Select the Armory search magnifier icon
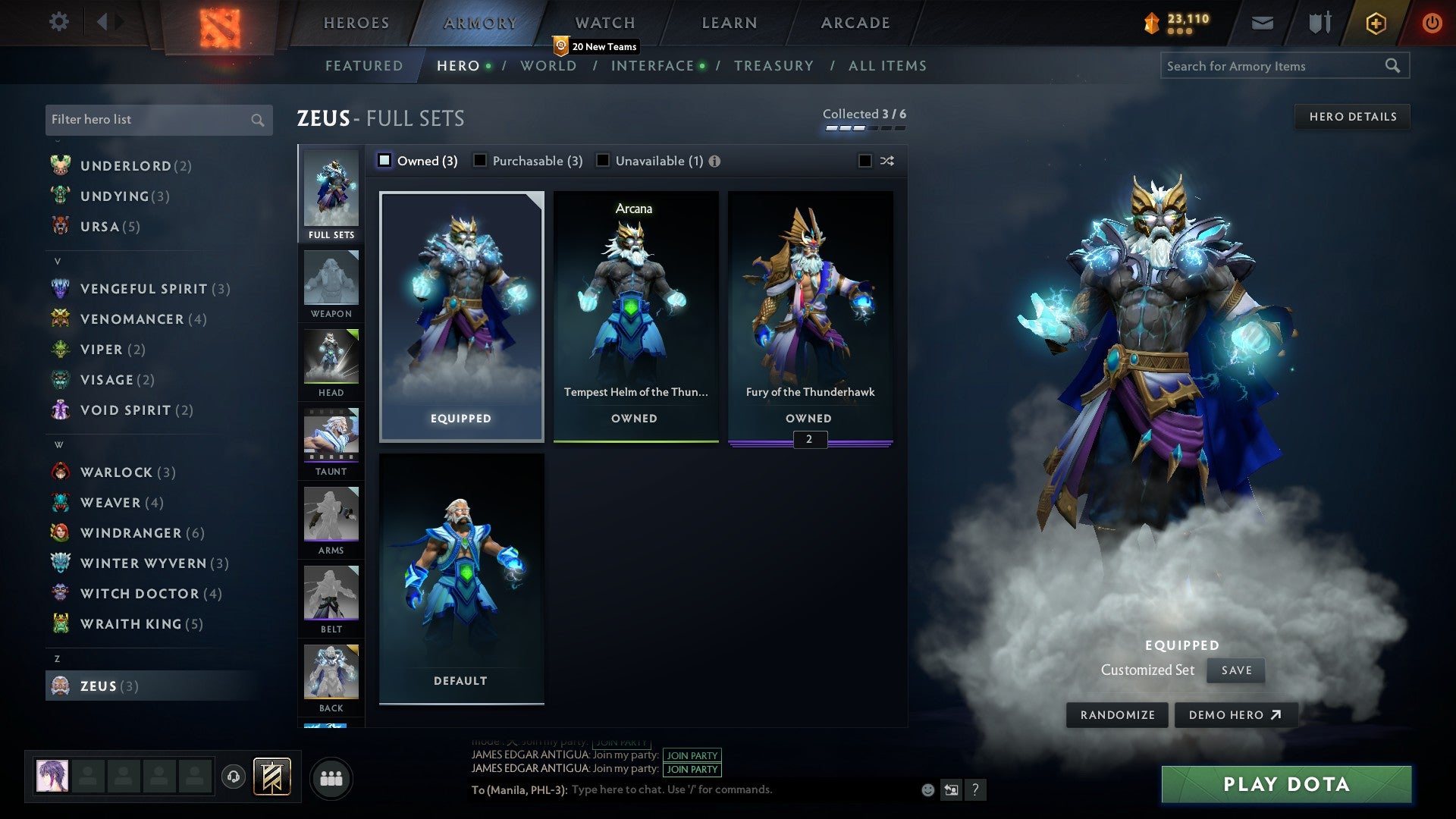 [x=1394, y=66]
